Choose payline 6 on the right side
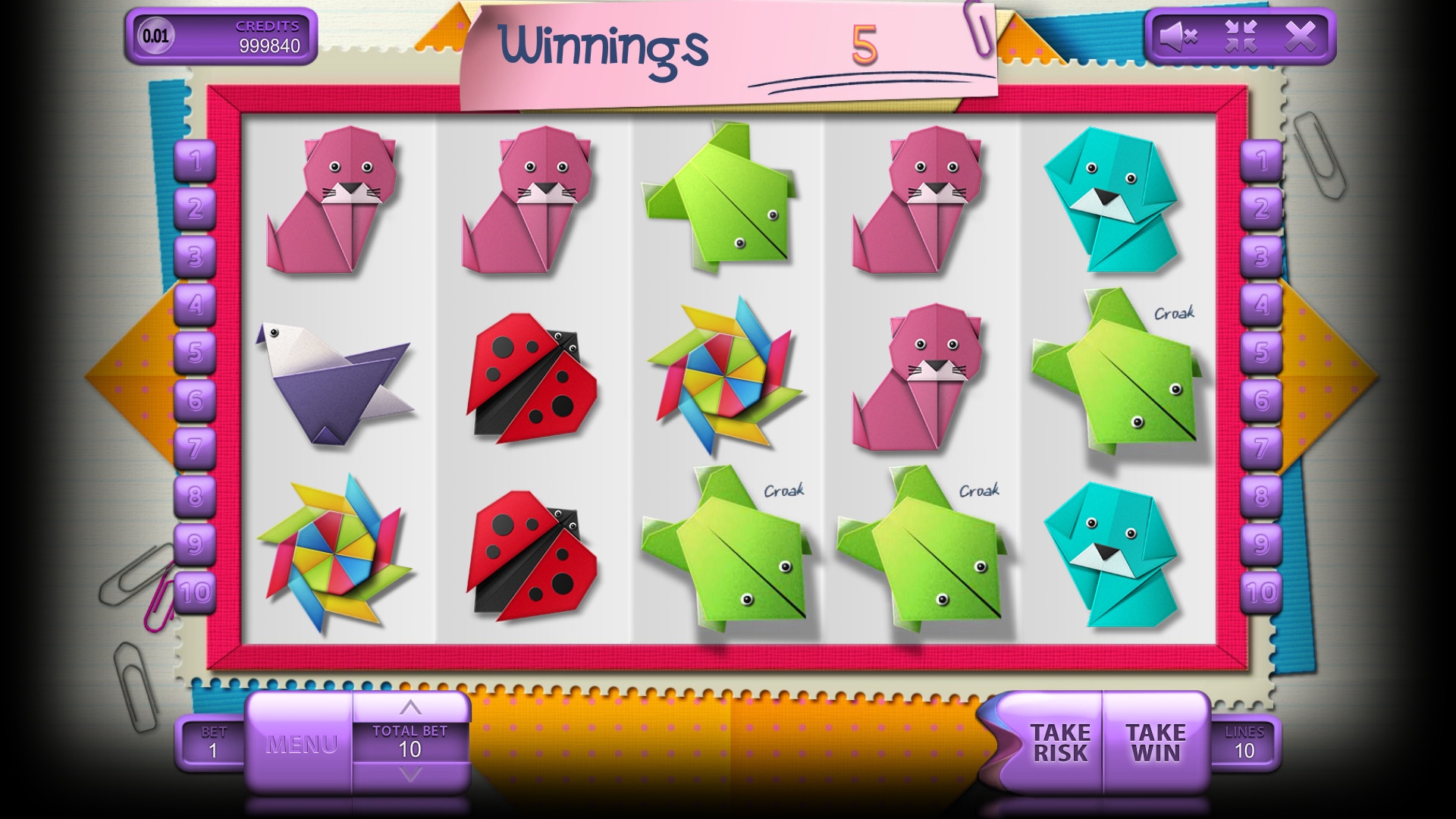 [x=1261, y=400]
